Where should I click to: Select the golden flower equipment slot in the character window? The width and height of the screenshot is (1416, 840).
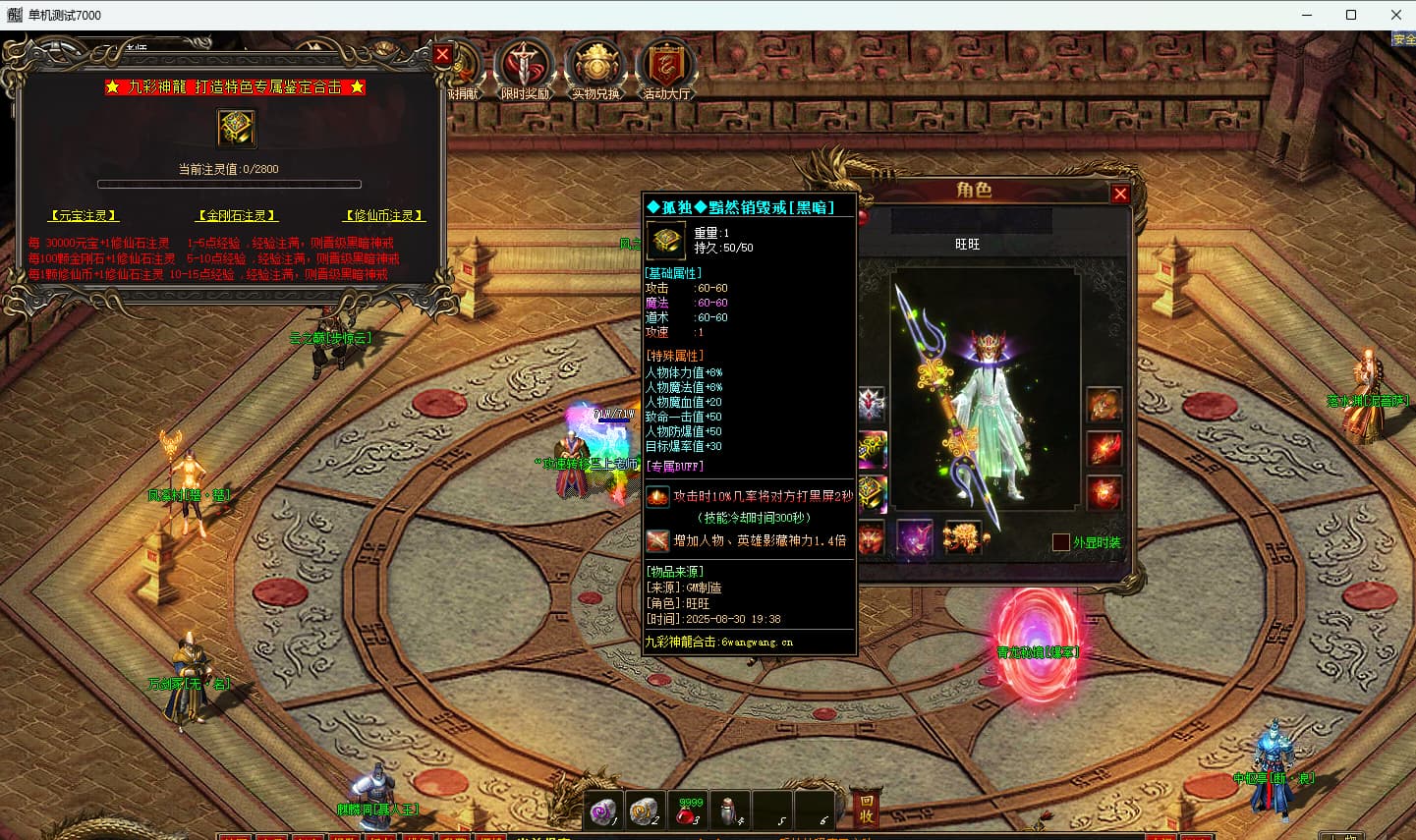(x=962, y=537)
